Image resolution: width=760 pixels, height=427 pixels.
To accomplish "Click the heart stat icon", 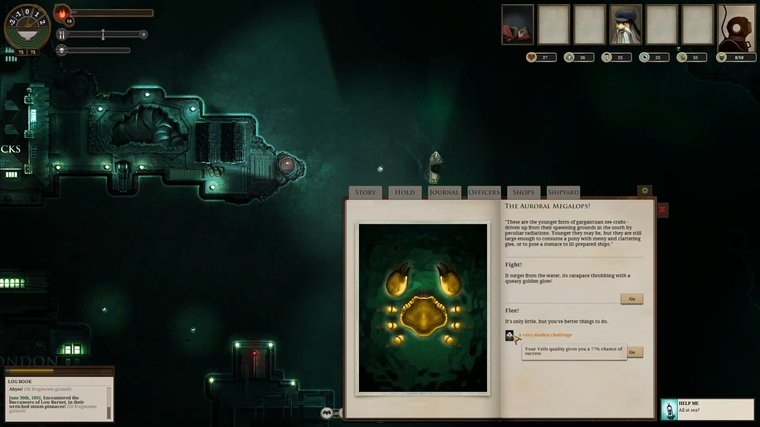I will (533, 57).
